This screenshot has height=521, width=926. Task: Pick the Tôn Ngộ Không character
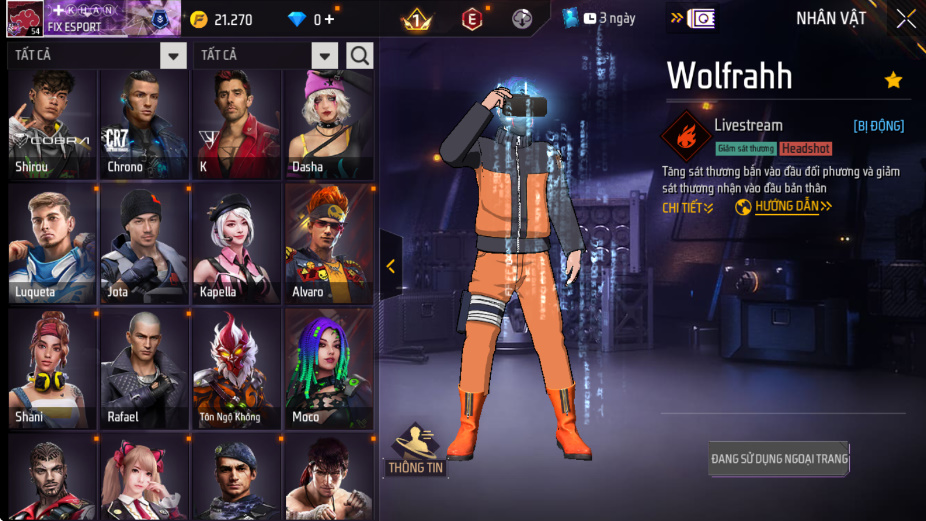236,368
